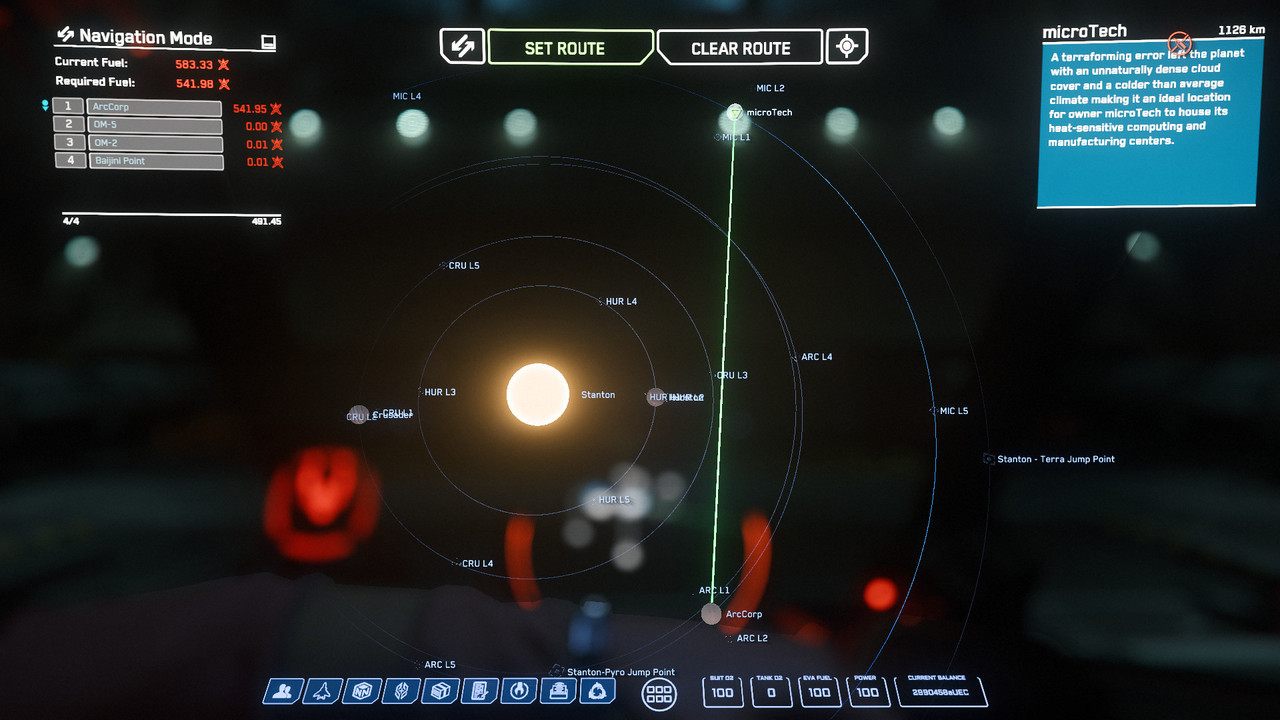The image size is (1280, 720).
Task: Pick Baijini Point route entry
Action: click(154, 161)
